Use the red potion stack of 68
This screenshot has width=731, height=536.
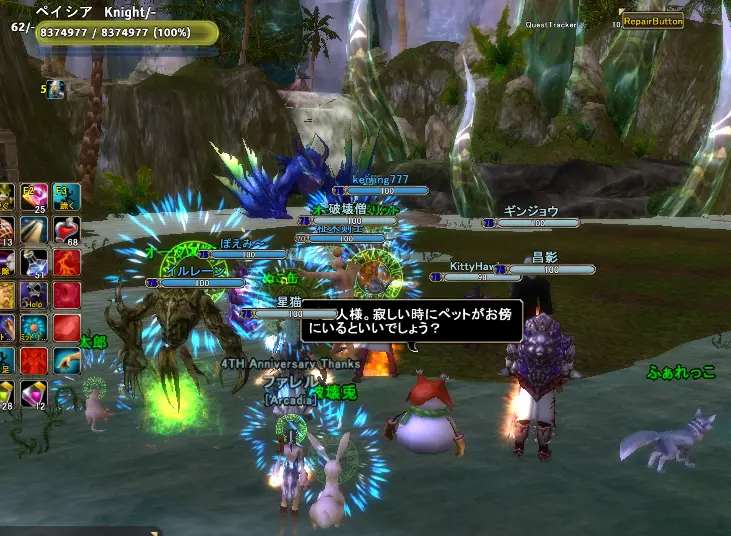(x=66, y=230)
